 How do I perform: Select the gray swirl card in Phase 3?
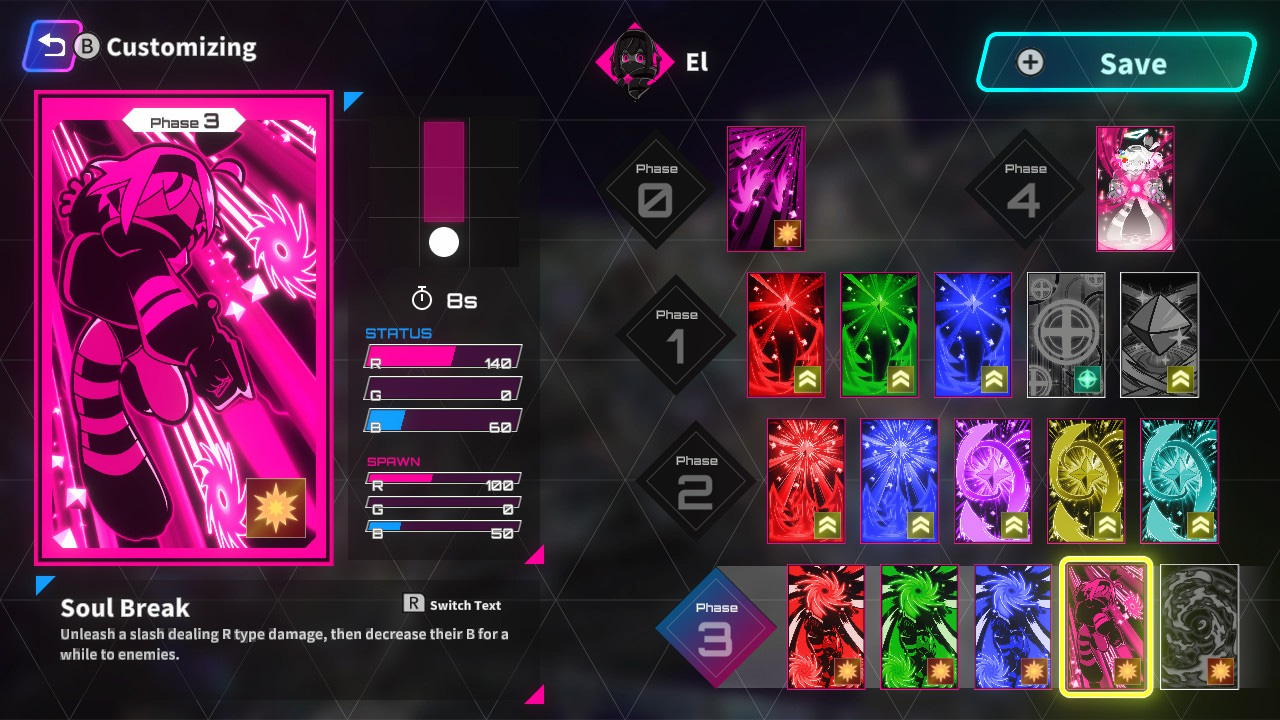coord(1199,627)
